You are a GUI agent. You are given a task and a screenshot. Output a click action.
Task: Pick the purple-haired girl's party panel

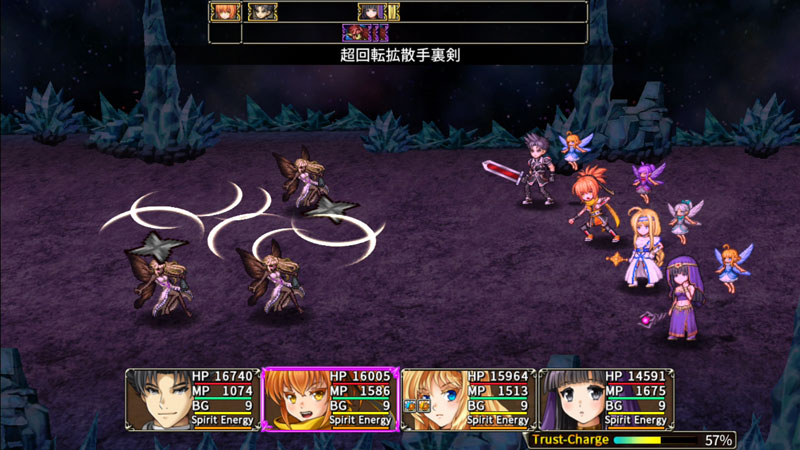coord(606,399)
